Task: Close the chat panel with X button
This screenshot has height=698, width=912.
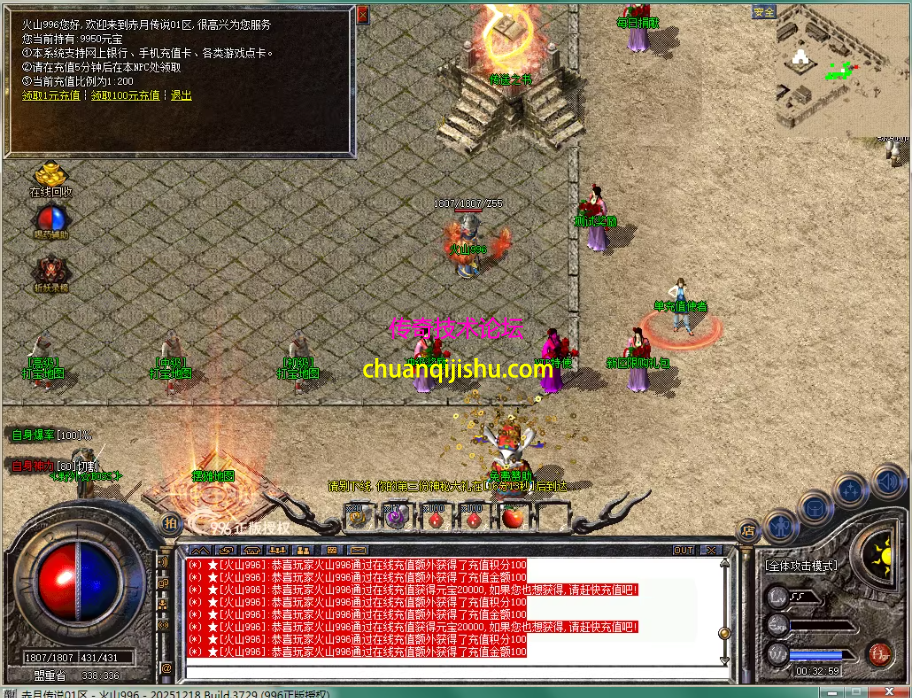Action: click(x=711, y=550)
